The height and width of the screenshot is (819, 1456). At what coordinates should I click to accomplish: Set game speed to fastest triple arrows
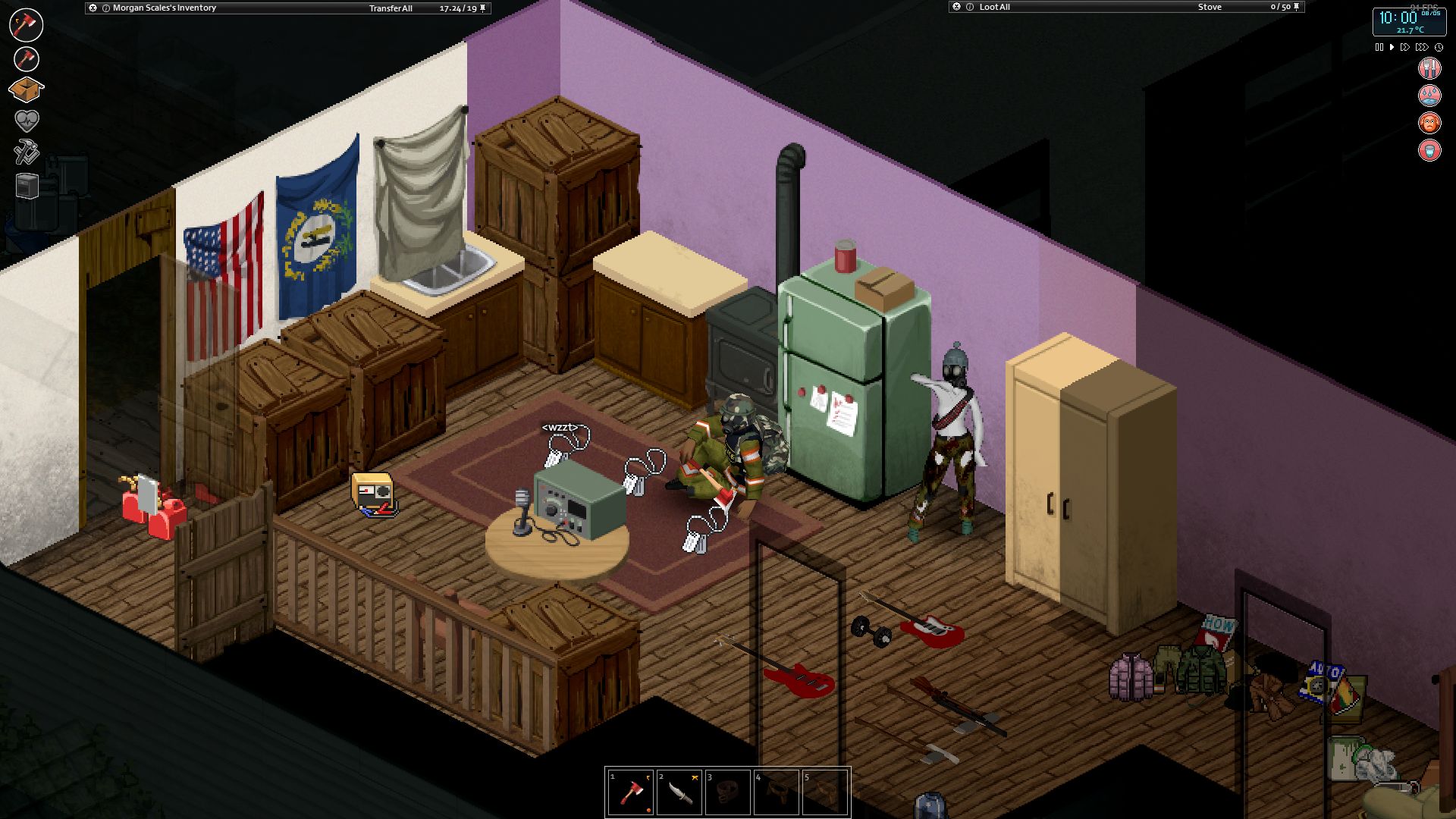tap(1422, 47)
